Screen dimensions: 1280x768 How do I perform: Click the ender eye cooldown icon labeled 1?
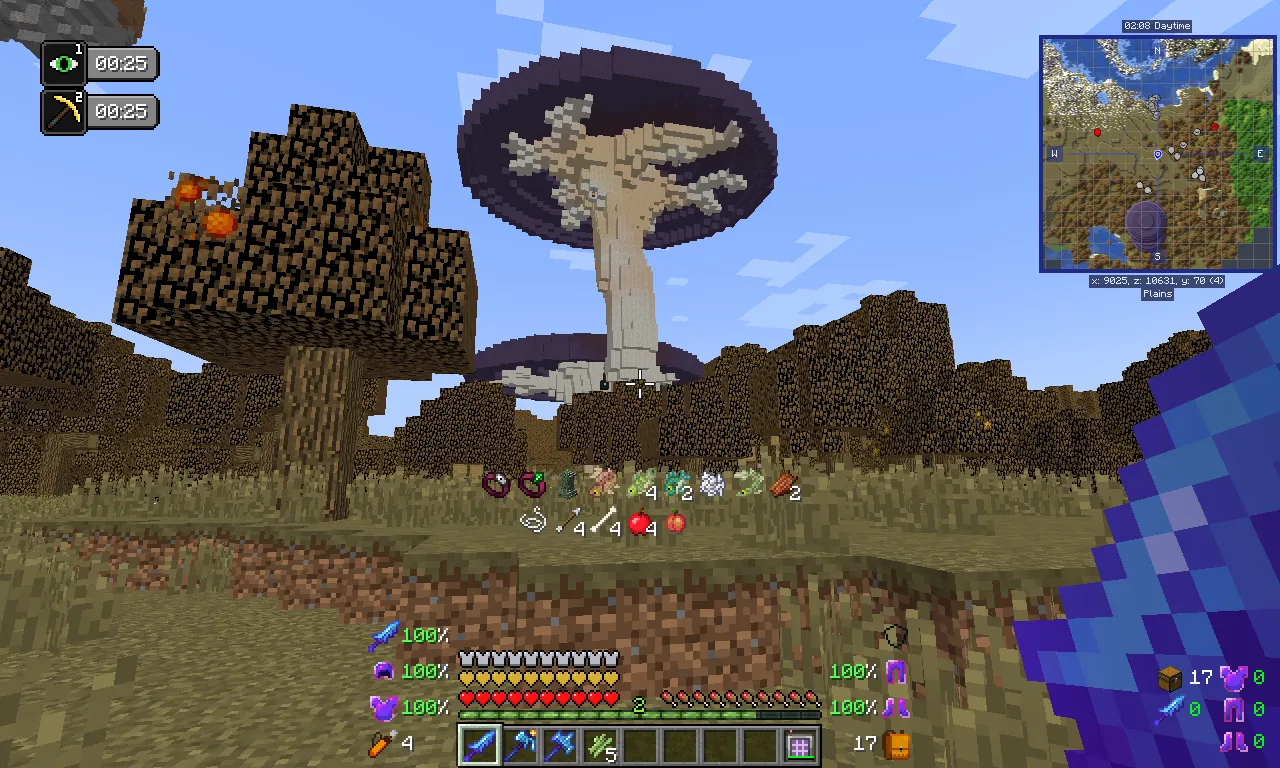tap(62, 63)
